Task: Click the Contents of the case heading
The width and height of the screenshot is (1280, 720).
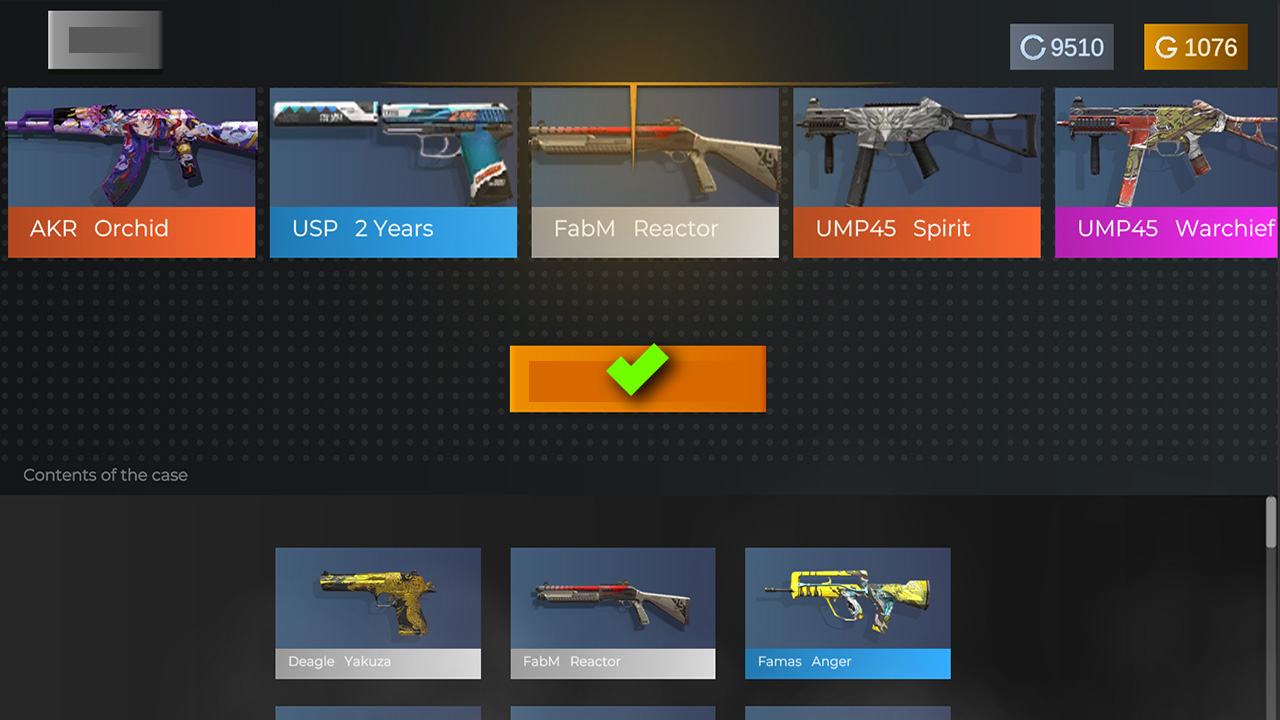Action: [105, 475]
